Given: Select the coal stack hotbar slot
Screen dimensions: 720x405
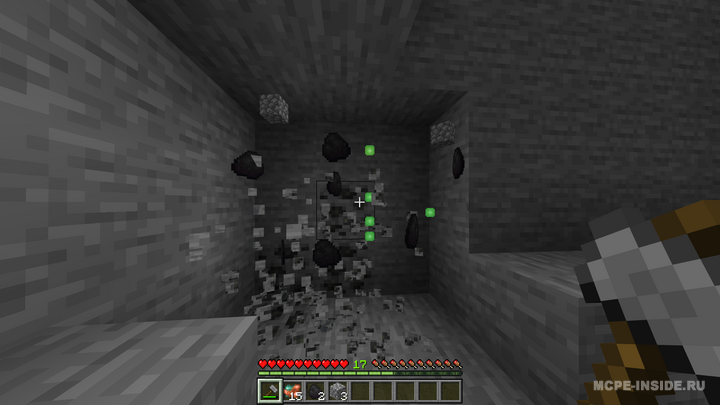Looking at the screenshot, I should (315, 390).
